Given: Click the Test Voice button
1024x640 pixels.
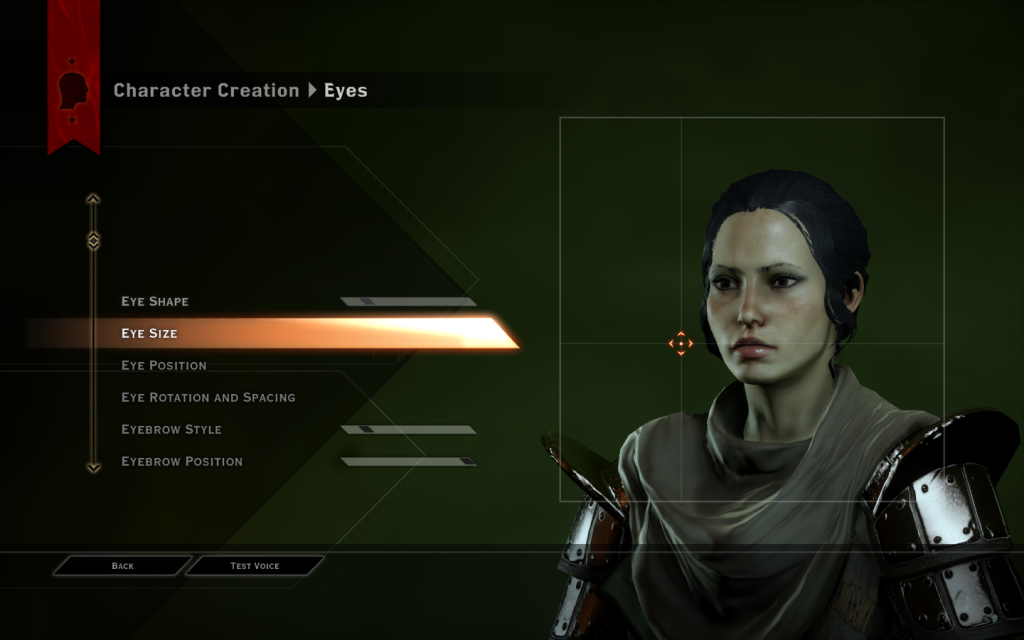Looking at the screenshot, I should click(x=255, y=566).
